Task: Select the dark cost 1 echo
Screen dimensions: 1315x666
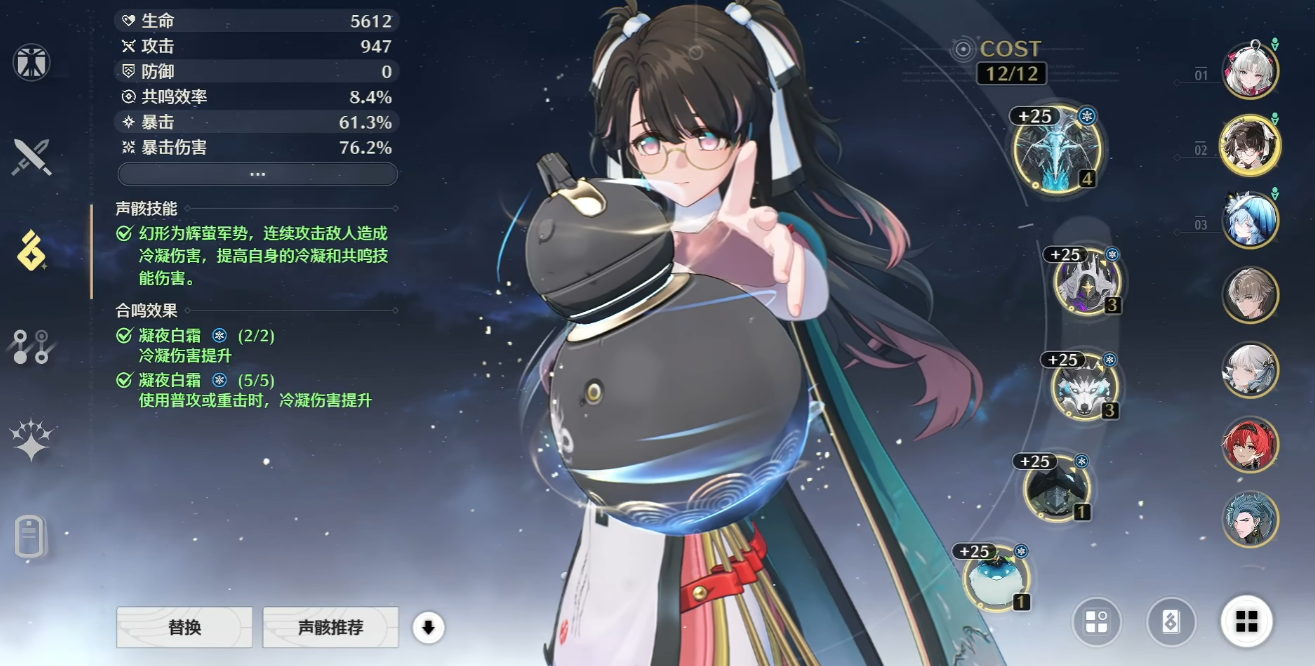Action: pyautogui.click(x=1056, y=489)
